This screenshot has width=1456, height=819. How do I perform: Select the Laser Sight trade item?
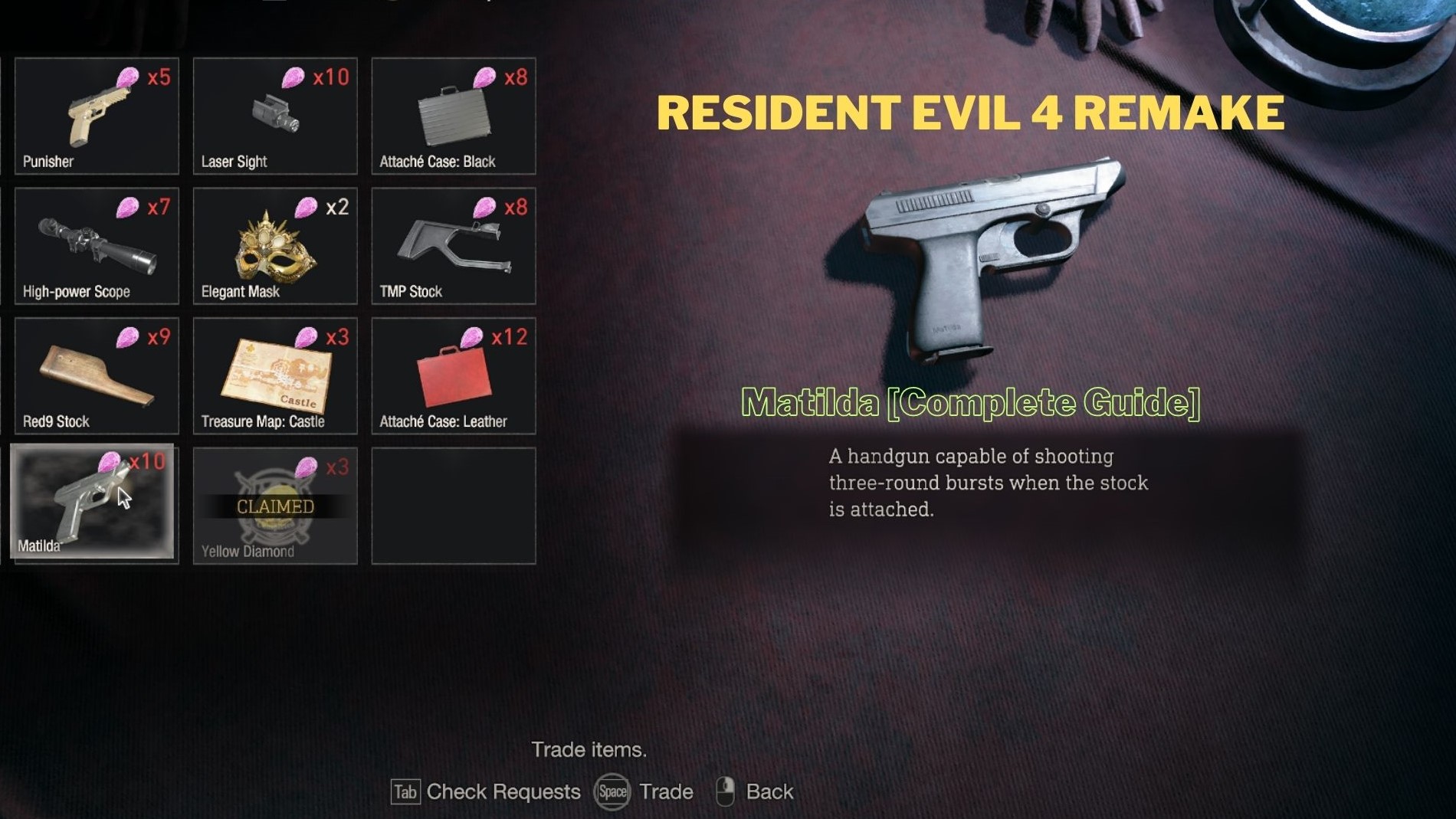coord(274,115)
